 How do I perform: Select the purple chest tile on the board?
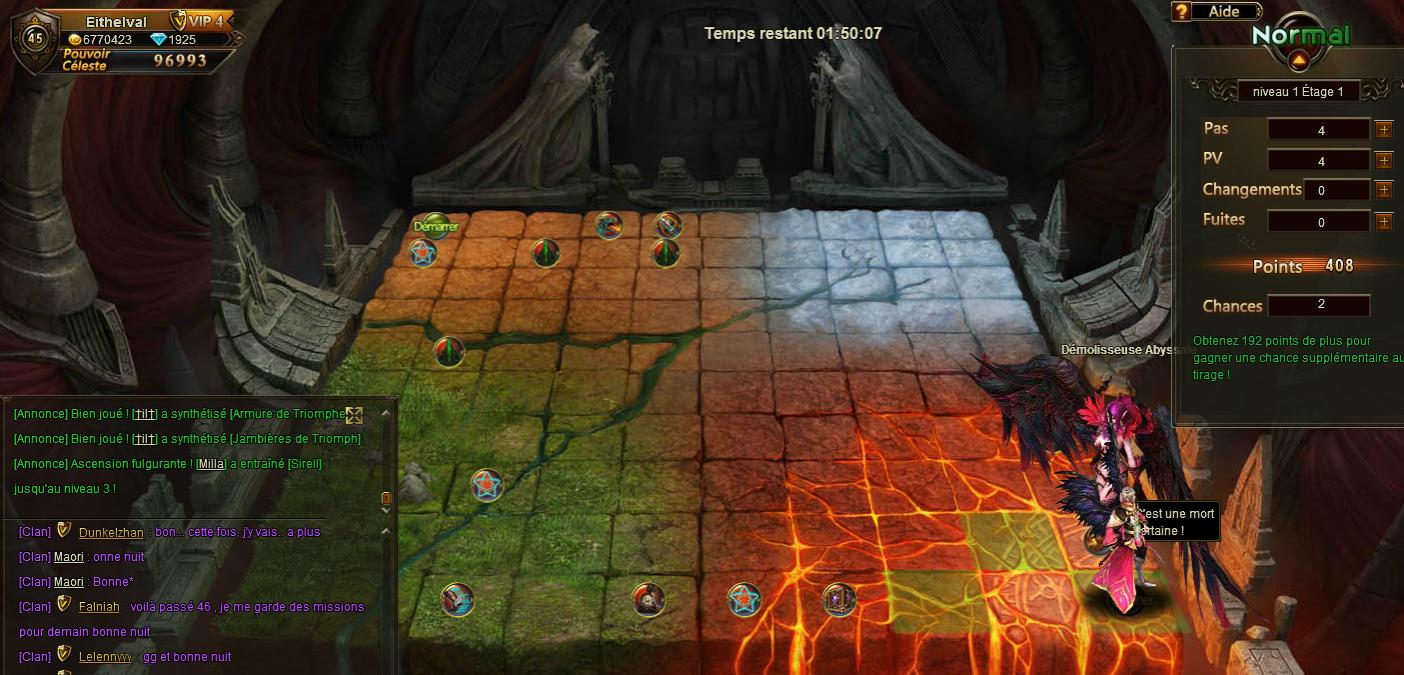tap(838, 599)
